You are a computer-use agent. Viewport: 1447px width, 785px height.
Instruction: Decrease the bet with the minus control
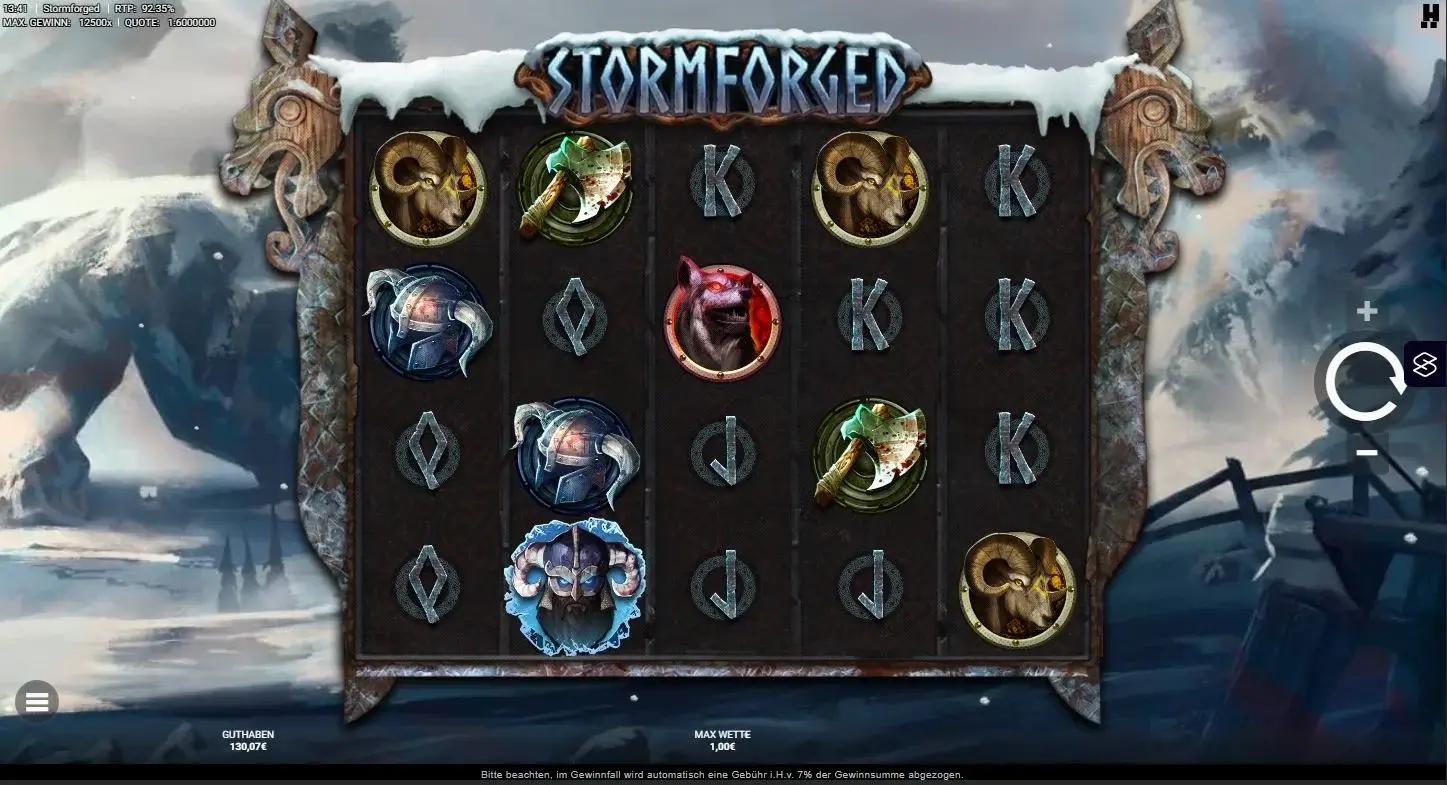tap(1366, 452)
